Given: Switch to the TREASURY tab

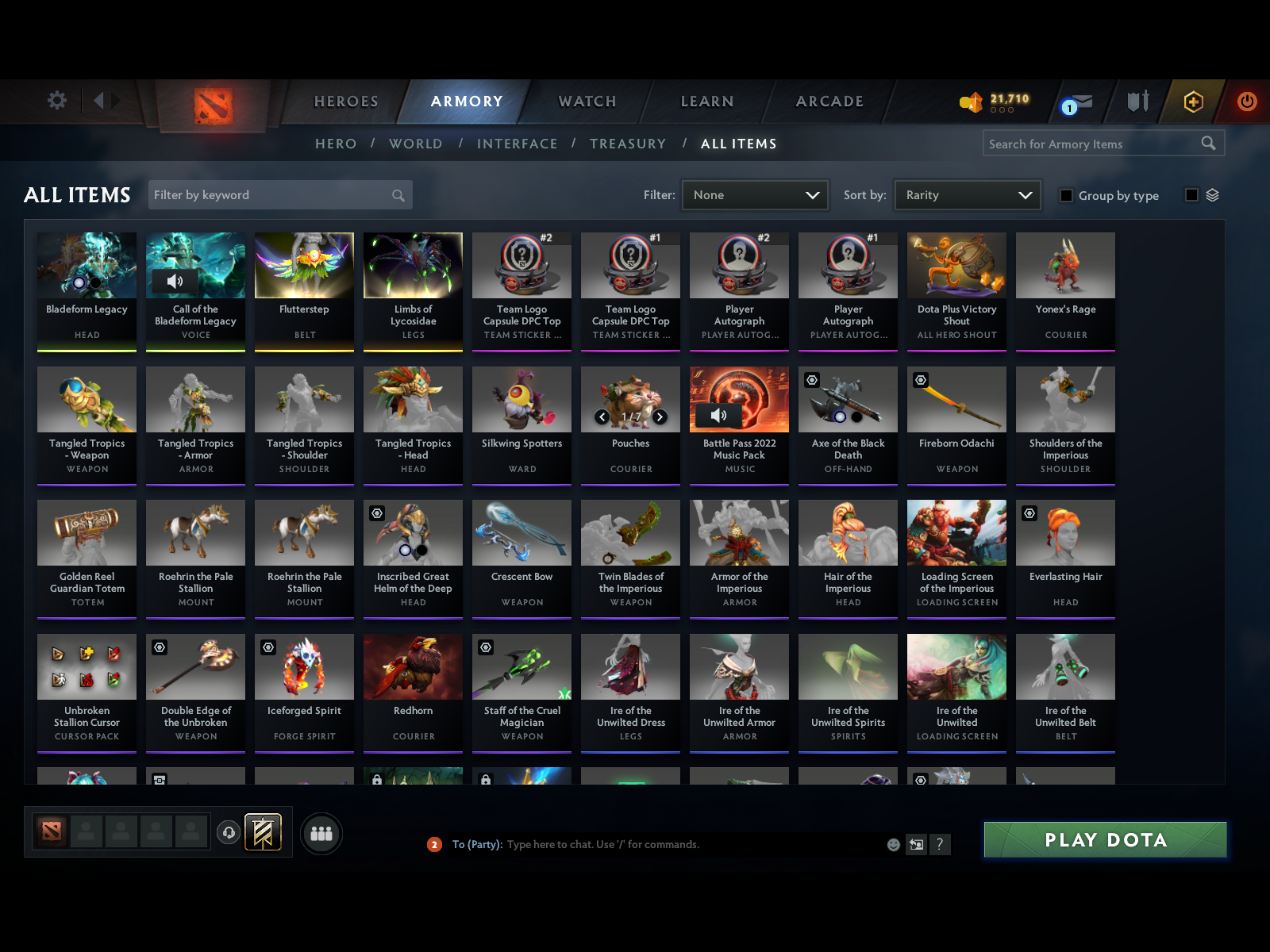Looking at the screenshot, I should point(628,144).
